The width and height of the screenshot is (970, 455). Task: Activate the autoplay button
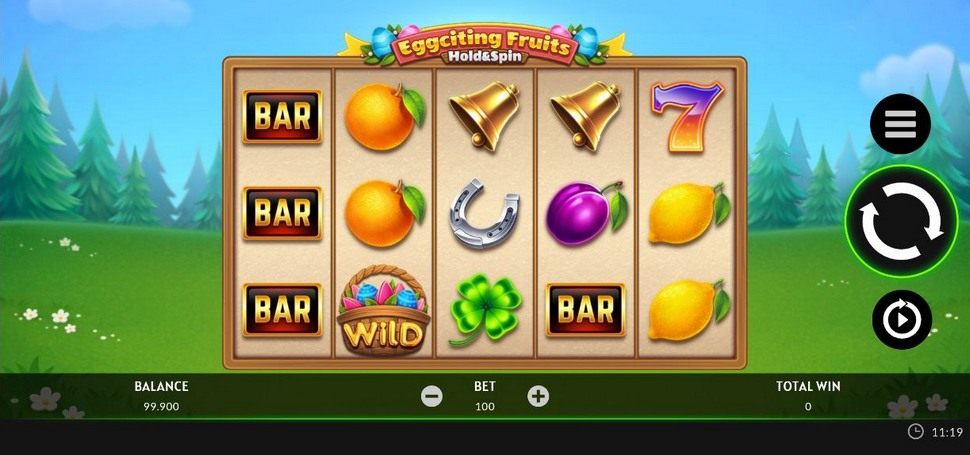tap(901, 320)
